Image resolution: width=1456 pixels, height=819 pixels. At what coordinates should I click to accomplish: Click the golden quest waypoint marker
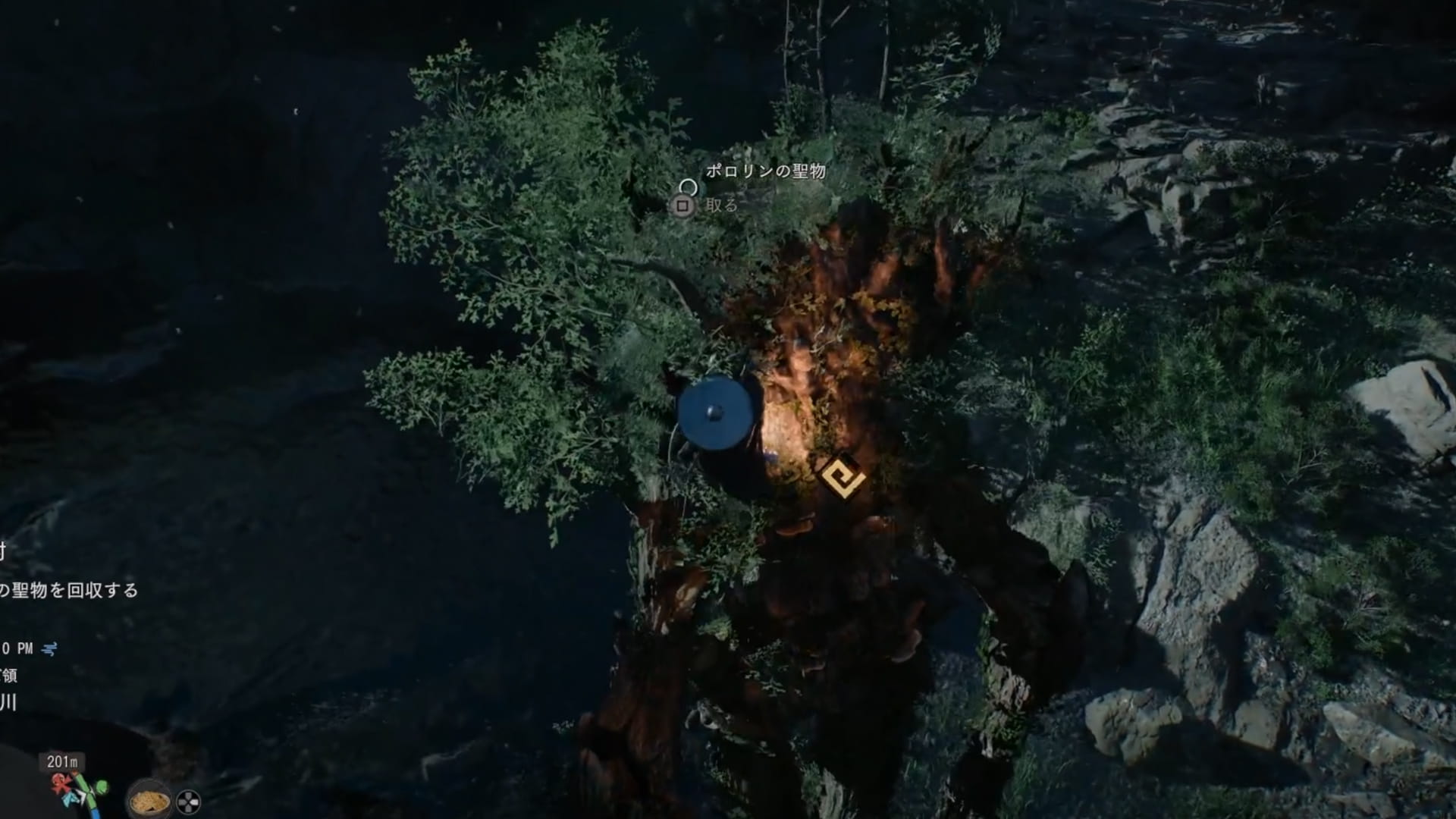point(843,478)
